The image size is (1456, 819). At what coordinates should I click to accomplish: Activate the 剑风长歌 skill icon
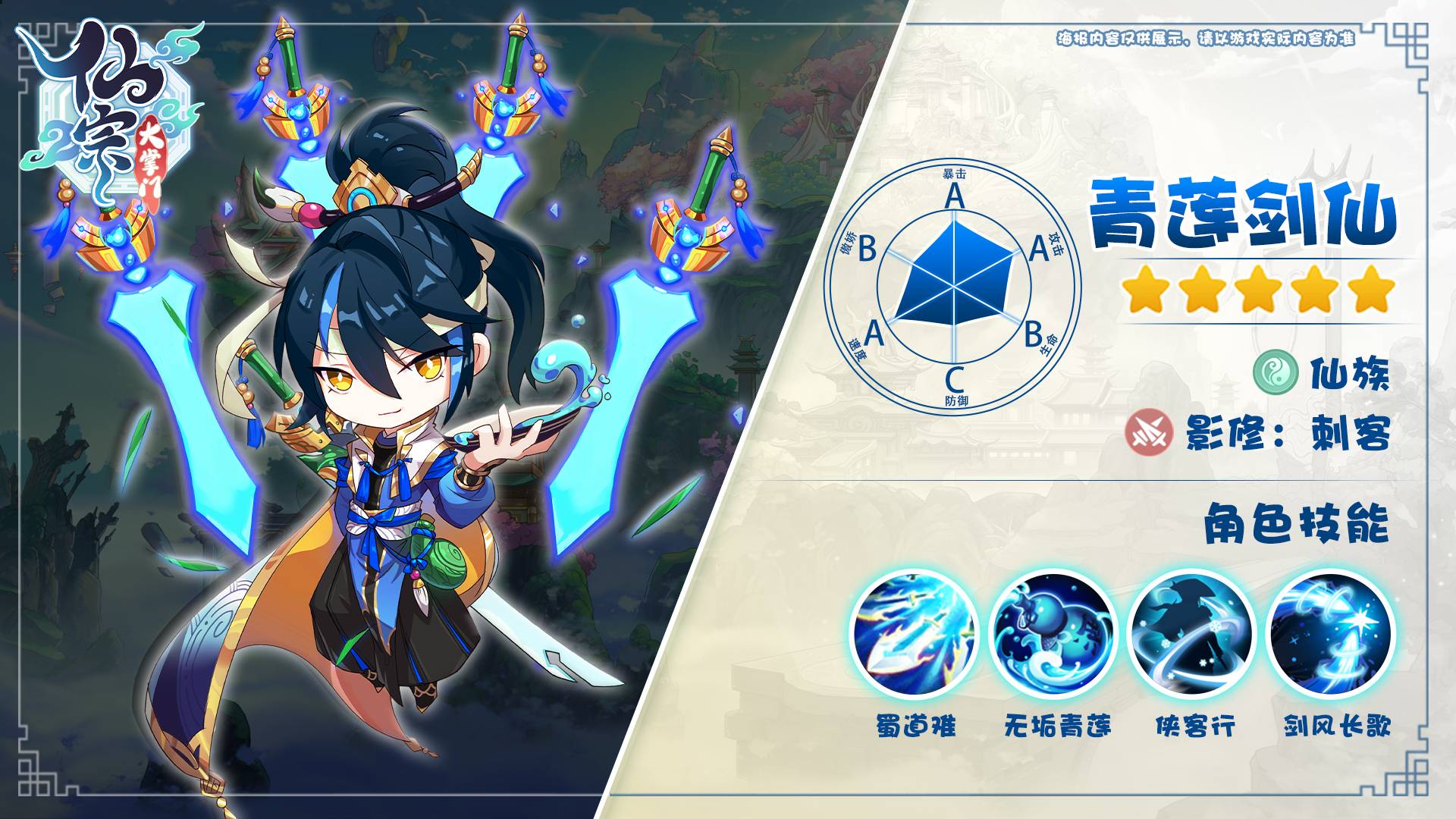click(x=1332, y=634)
